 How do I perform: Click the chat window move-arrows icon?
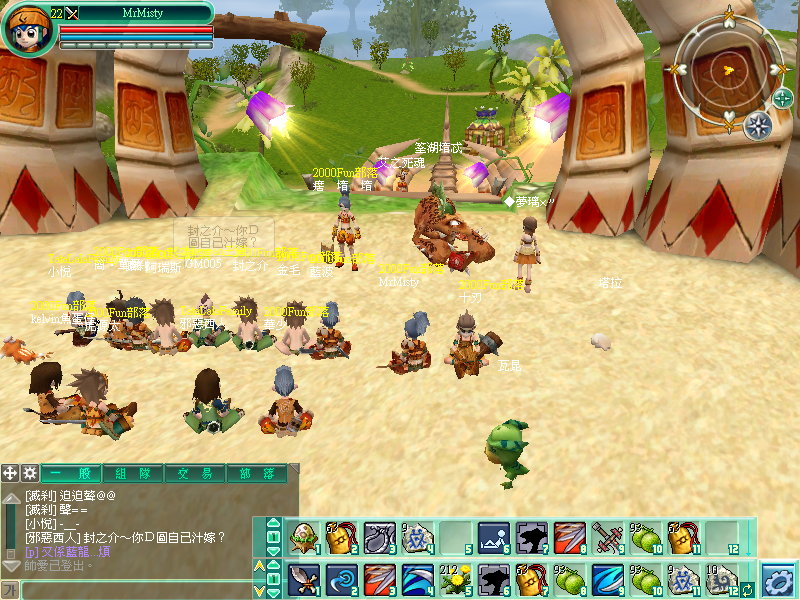click(10, 473)
